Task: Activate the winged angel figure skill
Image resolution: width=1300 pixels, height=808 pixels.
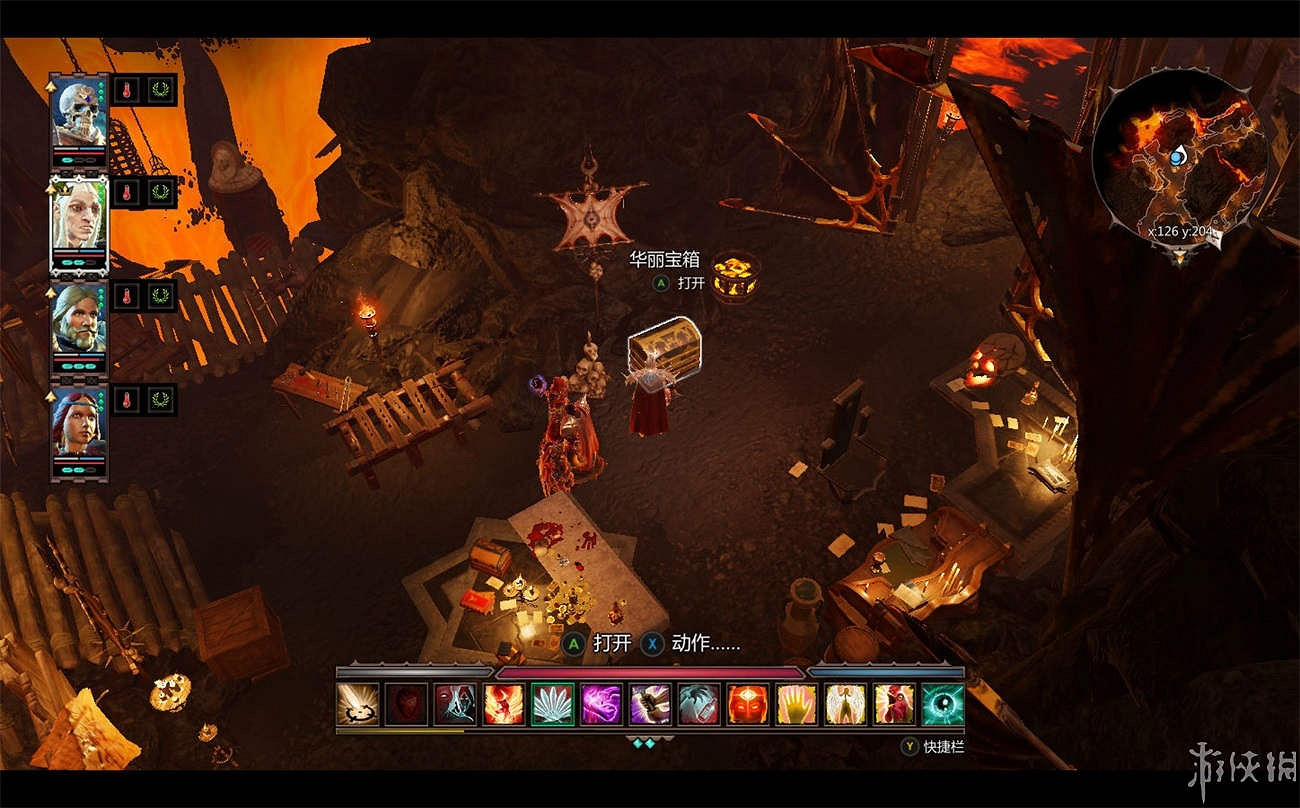Action: tap(846, 704)
